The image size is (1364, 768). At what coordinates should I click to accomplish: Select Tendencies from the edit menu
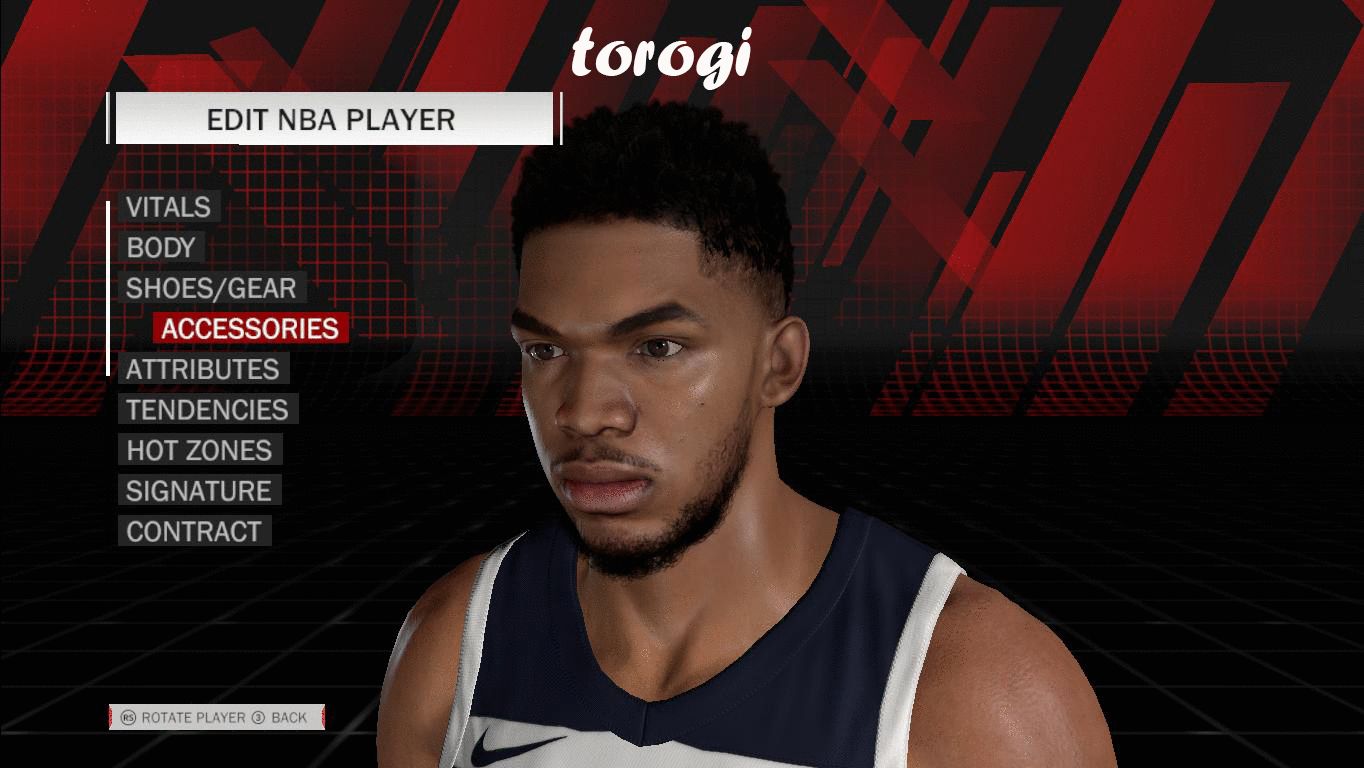[207, 410]
